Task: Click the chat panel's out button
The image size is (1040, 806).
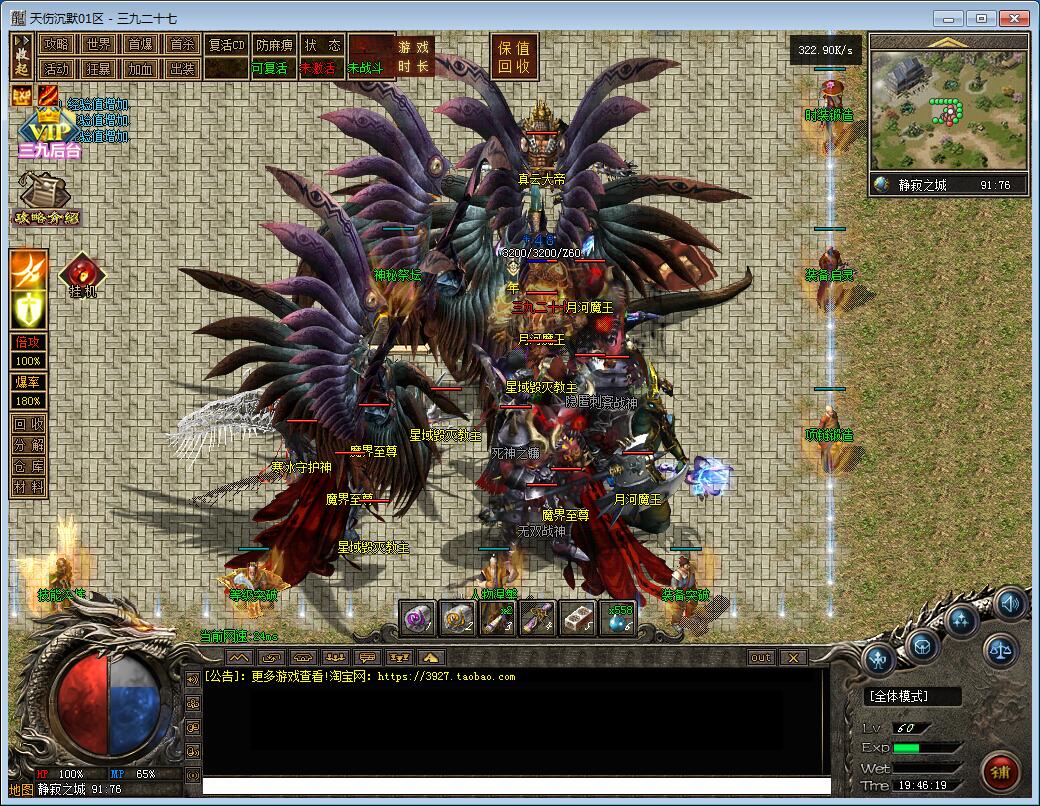Action: 761,657
